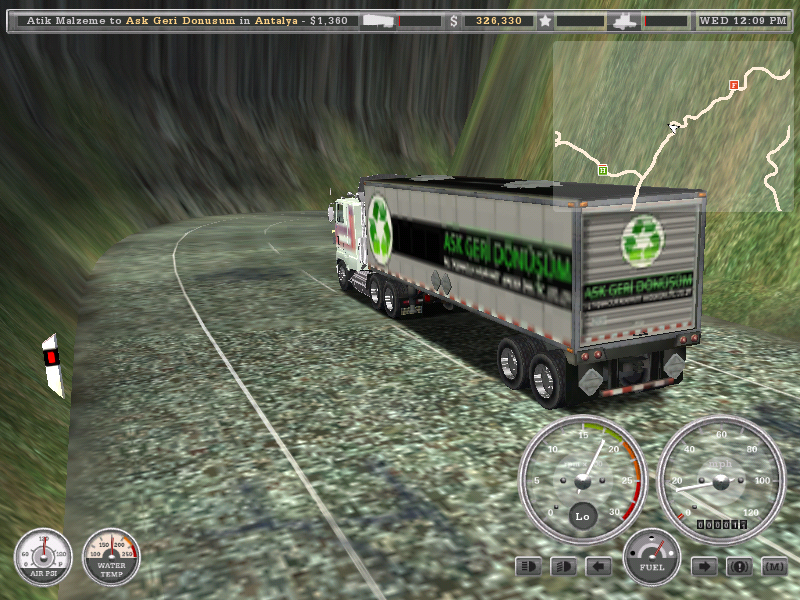
Task: Click the star rating icon
Action: pos(545,20)
